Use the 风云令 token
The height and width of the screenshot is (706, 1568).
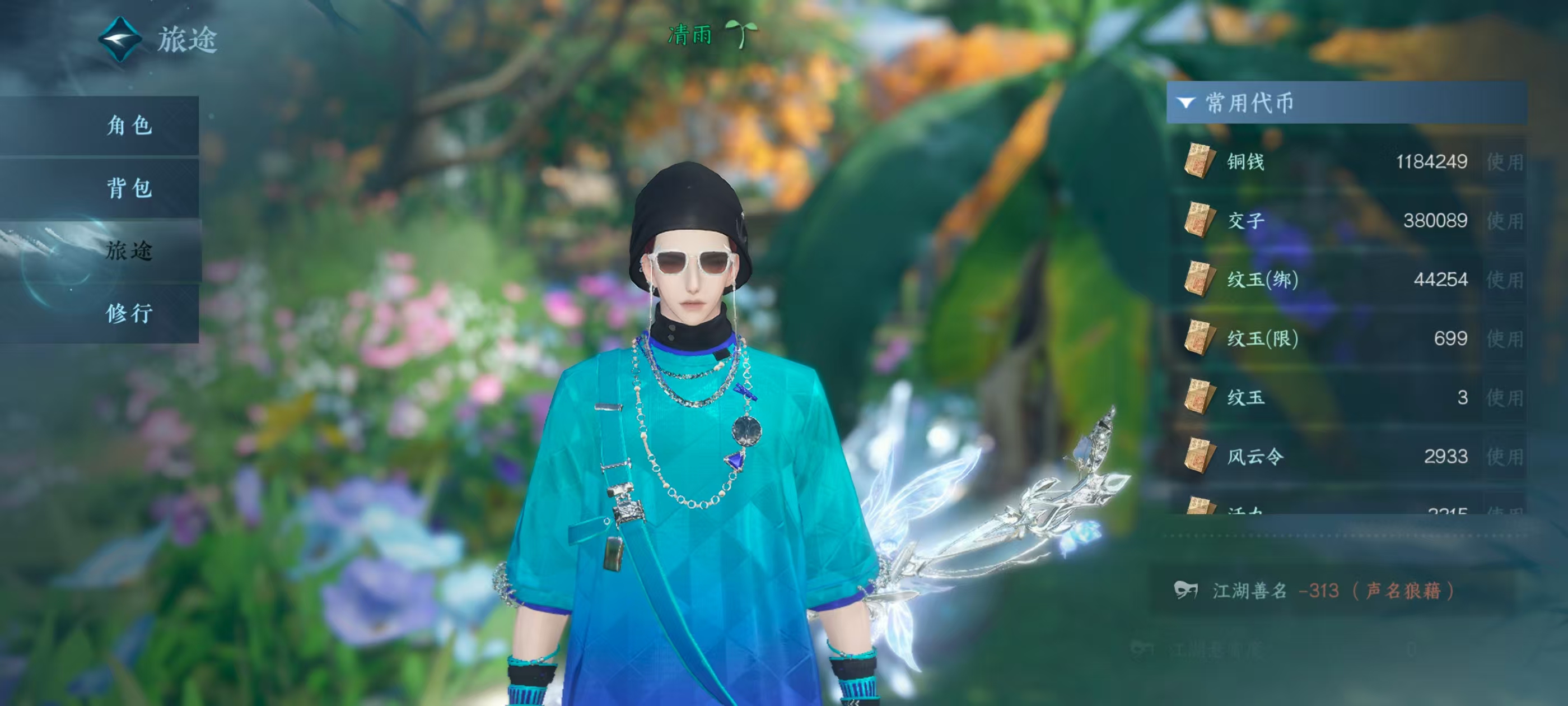point(1504,457)
